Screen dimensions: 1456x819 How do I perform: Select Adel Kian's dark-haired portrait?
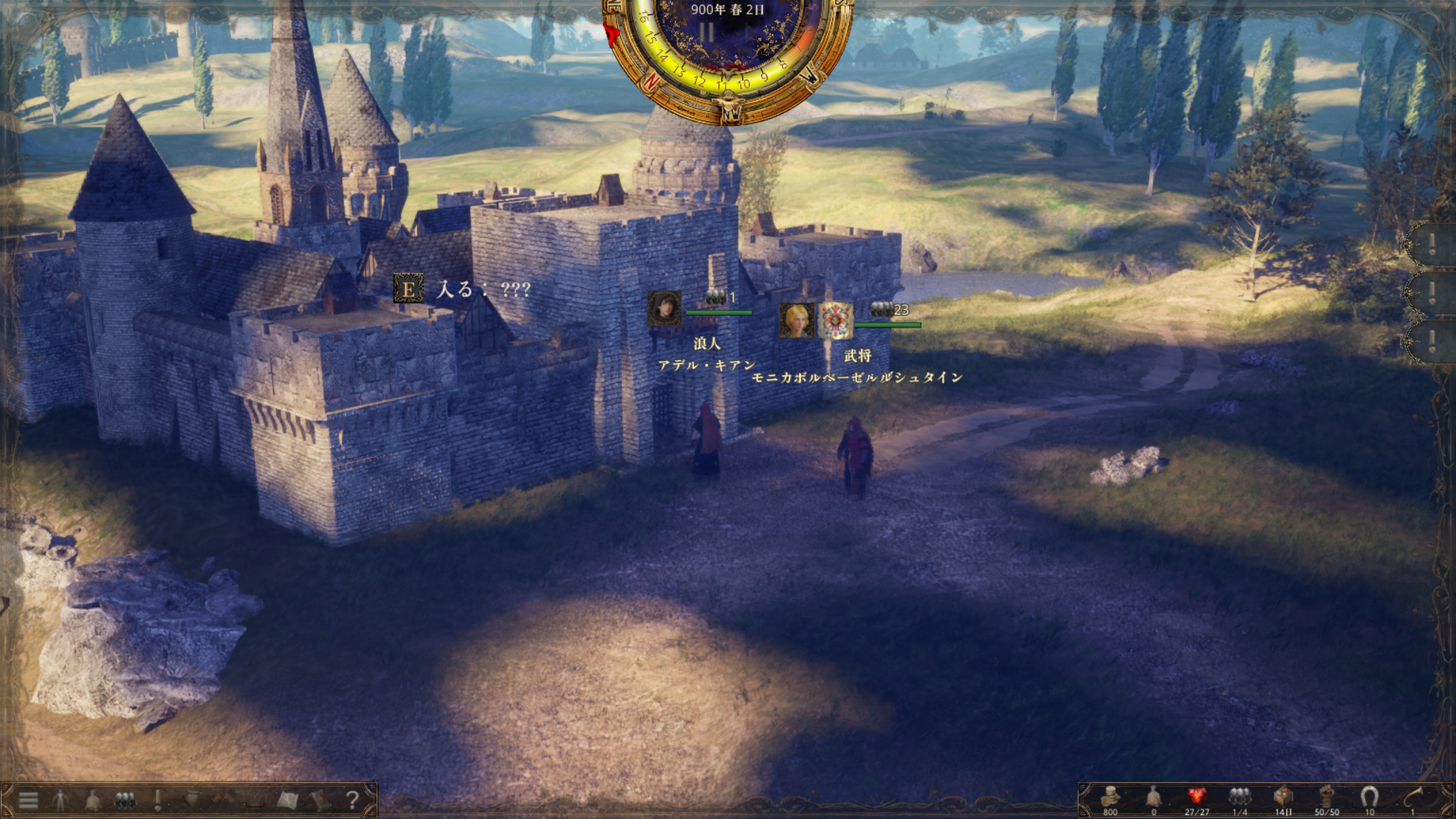pyautogui.click(x=664, y=309)
